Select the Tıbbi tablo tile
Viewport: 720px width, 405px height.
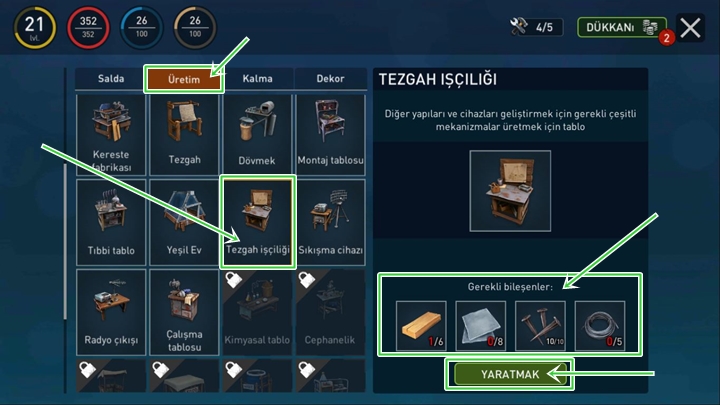click(111, 220)
